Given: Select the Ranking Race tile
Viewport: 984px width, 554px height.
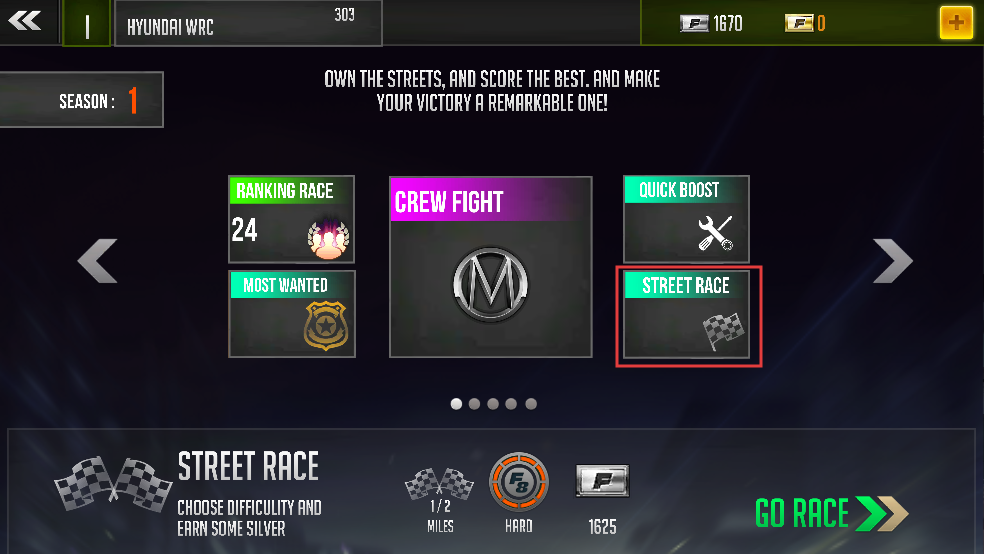Looking at the screenshot, I should click(291, 219).
